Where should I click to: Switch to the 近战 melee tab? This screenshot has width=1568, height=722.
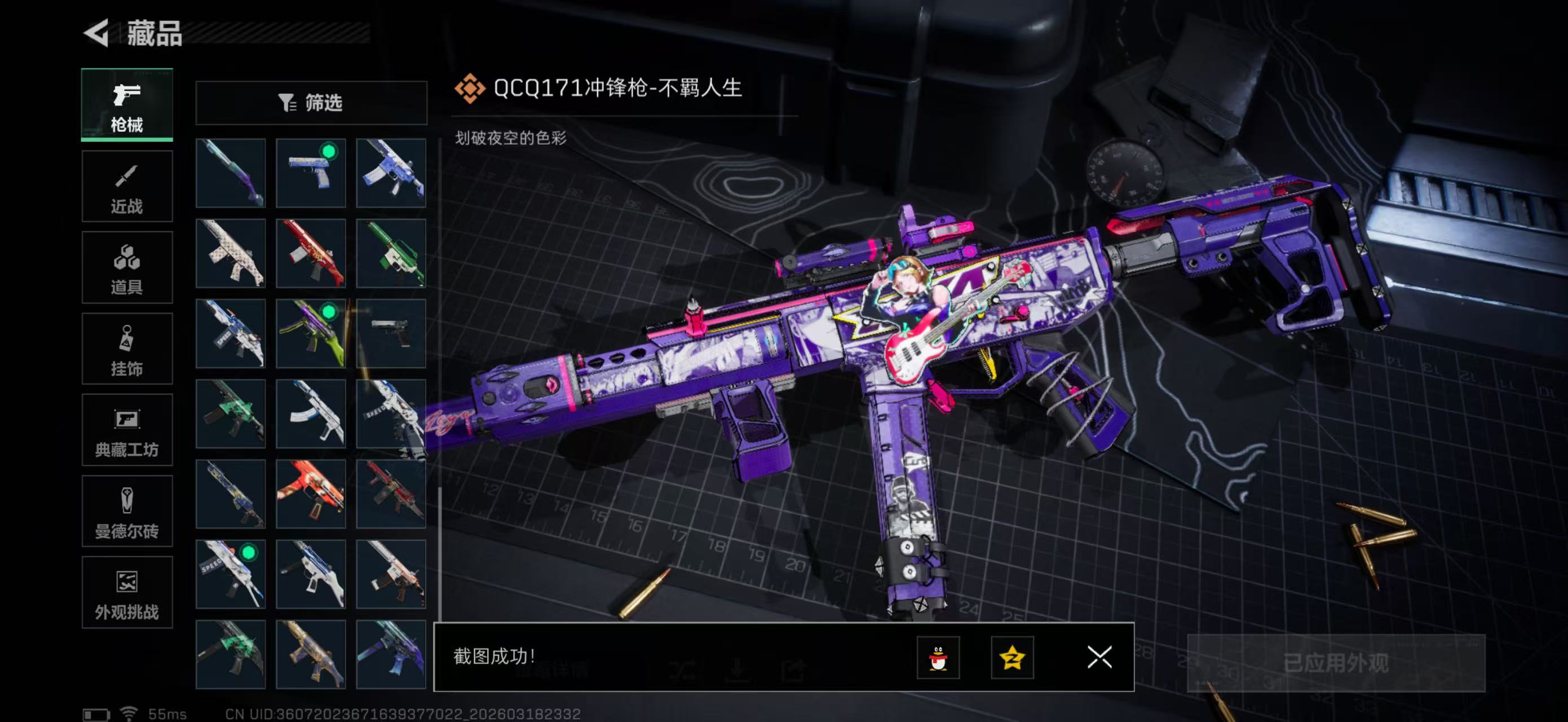(127, 186)
